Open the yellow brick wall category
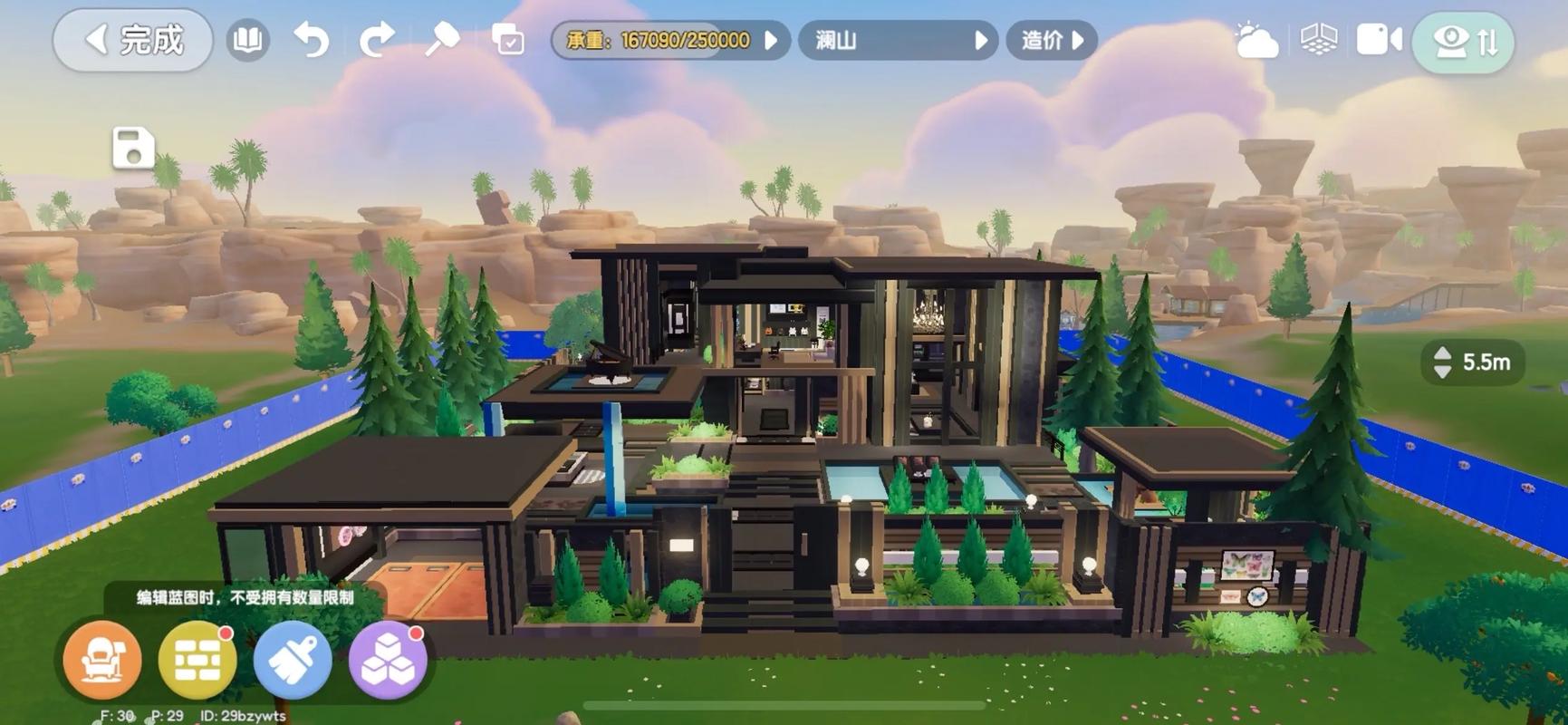Viewport: 1568px width, 725px height. point(197,660)
